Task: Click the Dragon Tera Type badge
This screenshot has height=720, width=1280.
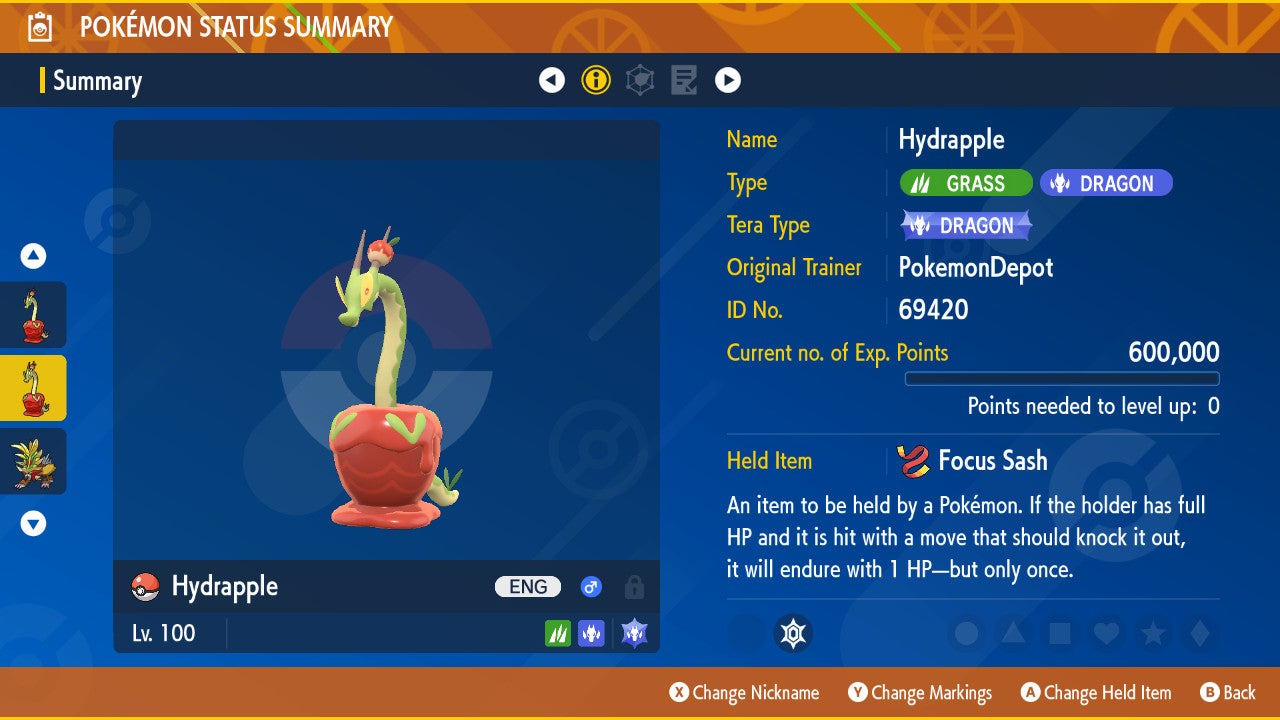Action: 966,226
